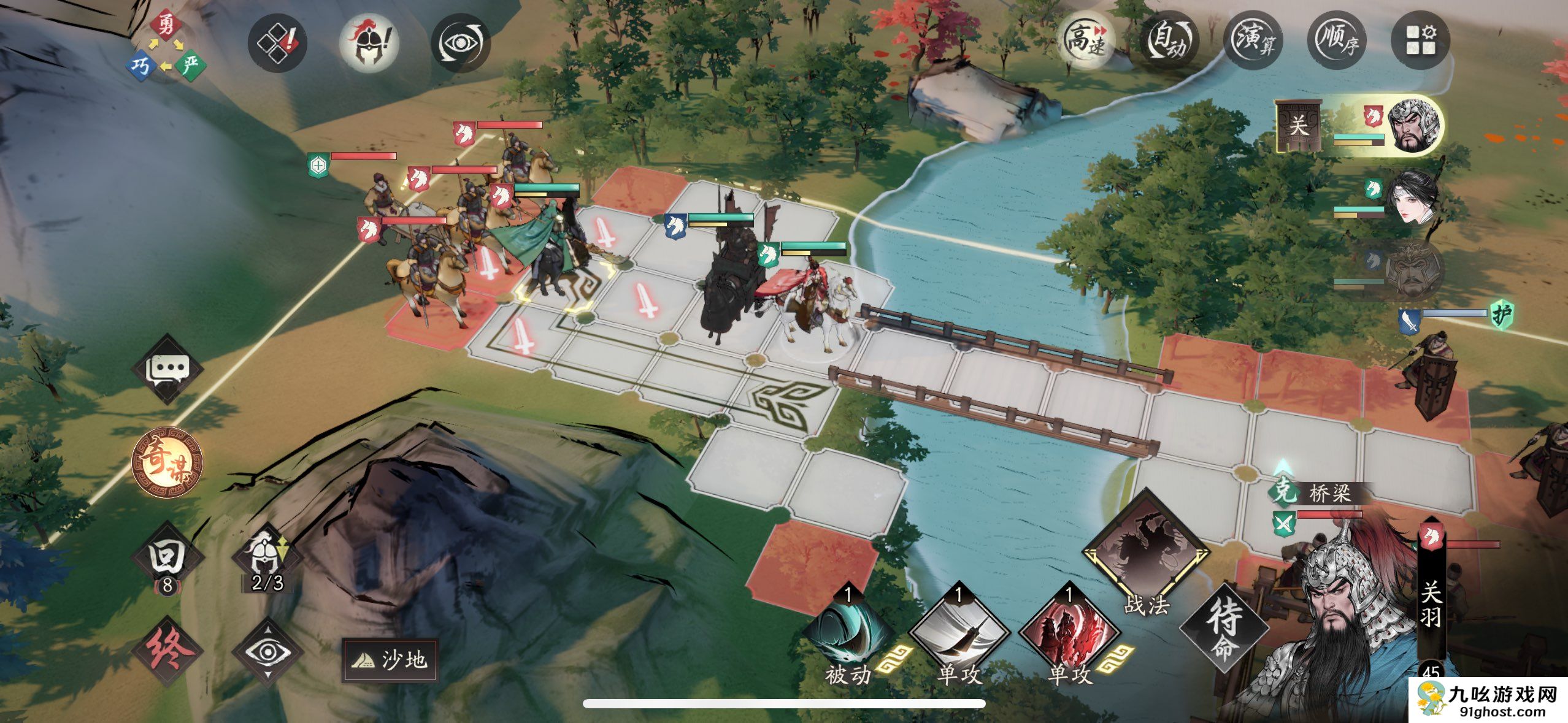Click the diamond tiles alert icon
Image resolution: width=1568 pixels, height=723 pixels.
277,42
